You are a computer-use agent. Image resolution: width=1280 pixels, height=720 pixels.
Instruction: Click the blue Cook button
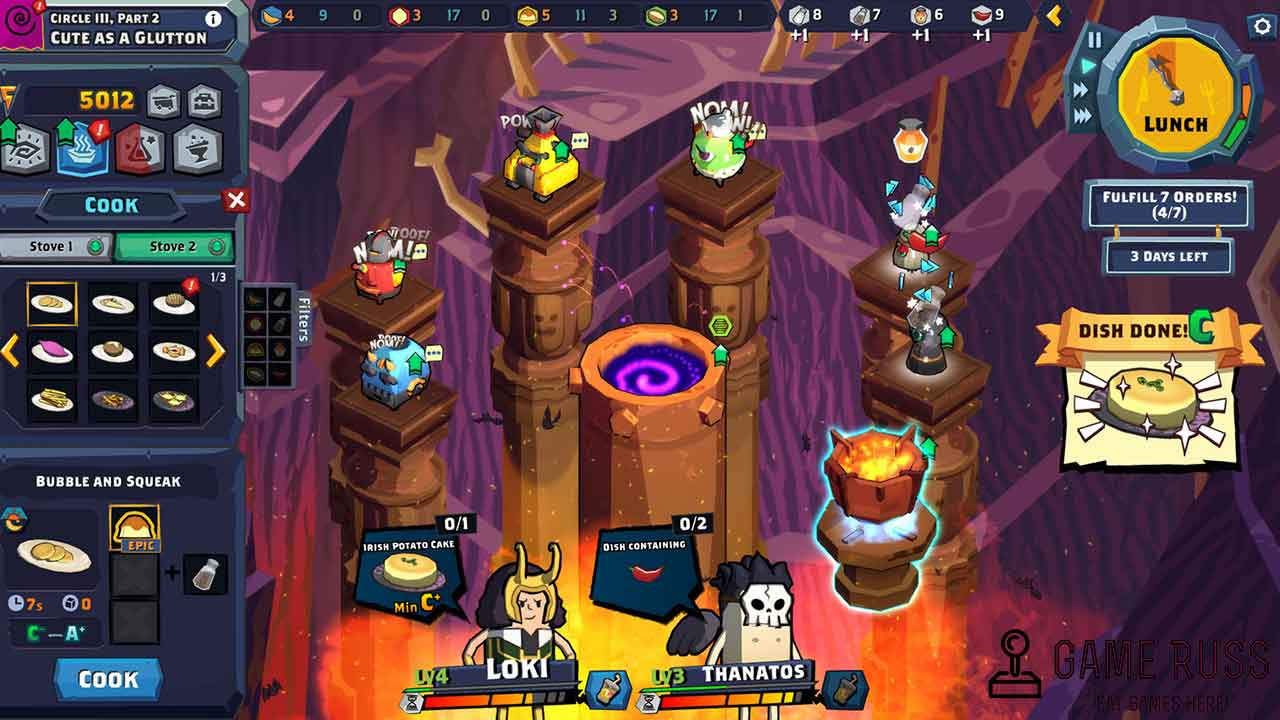point(108,679)
